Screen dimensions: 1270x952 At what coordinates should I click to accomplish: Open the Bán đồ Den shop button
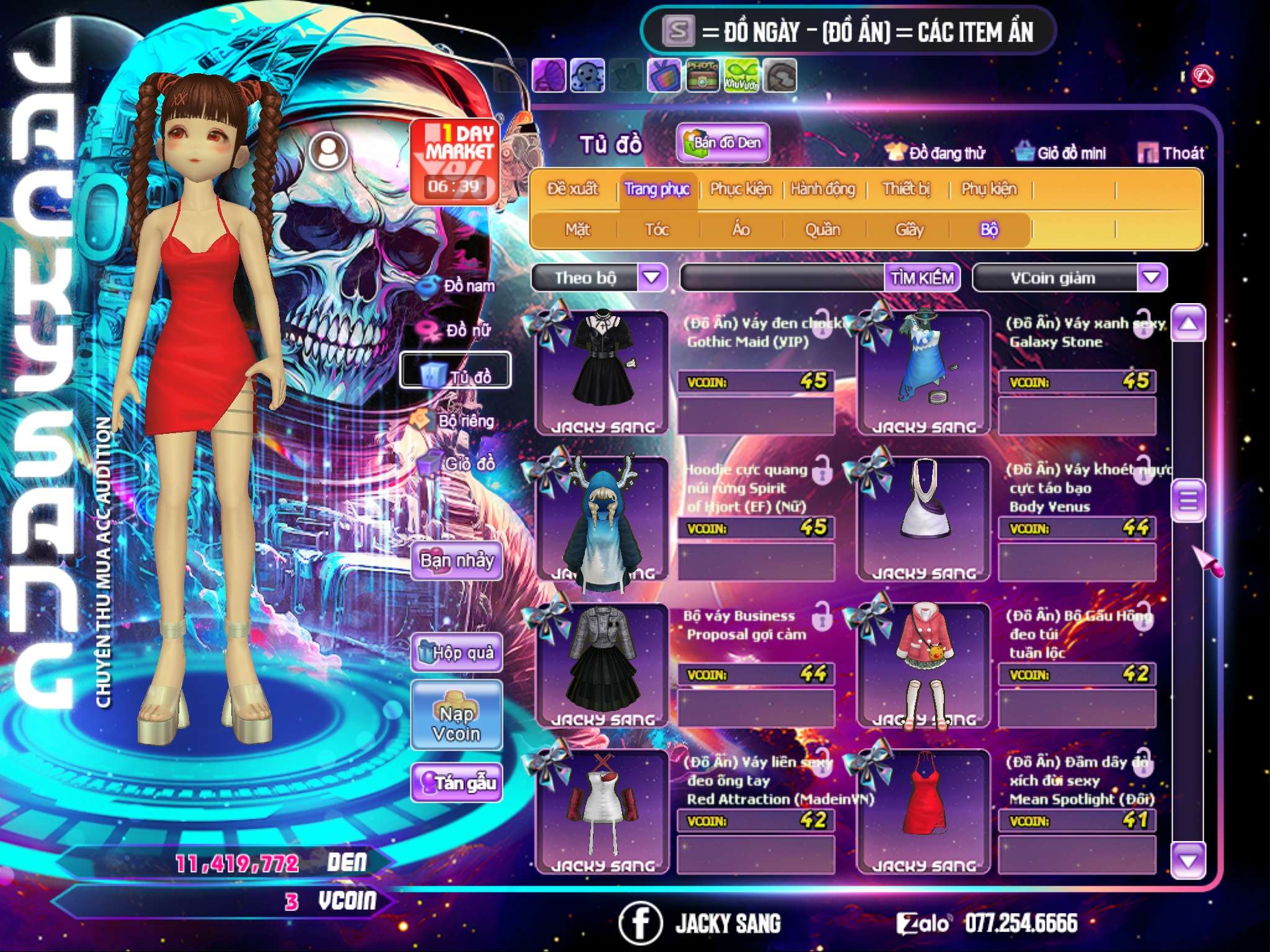(722, 143)
